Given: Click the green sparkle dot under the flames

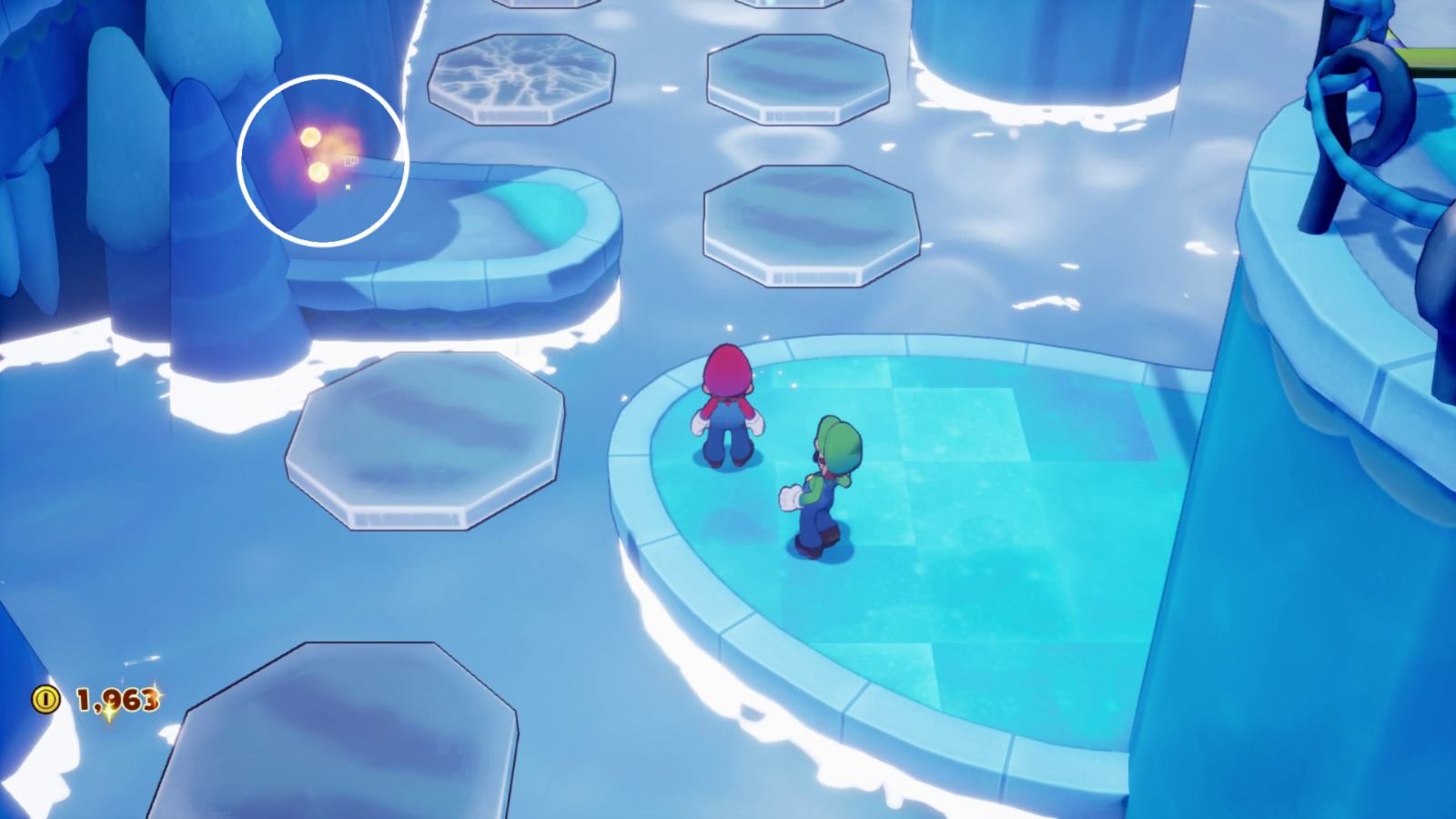Looking at the screenshot, I should point(348,186).
